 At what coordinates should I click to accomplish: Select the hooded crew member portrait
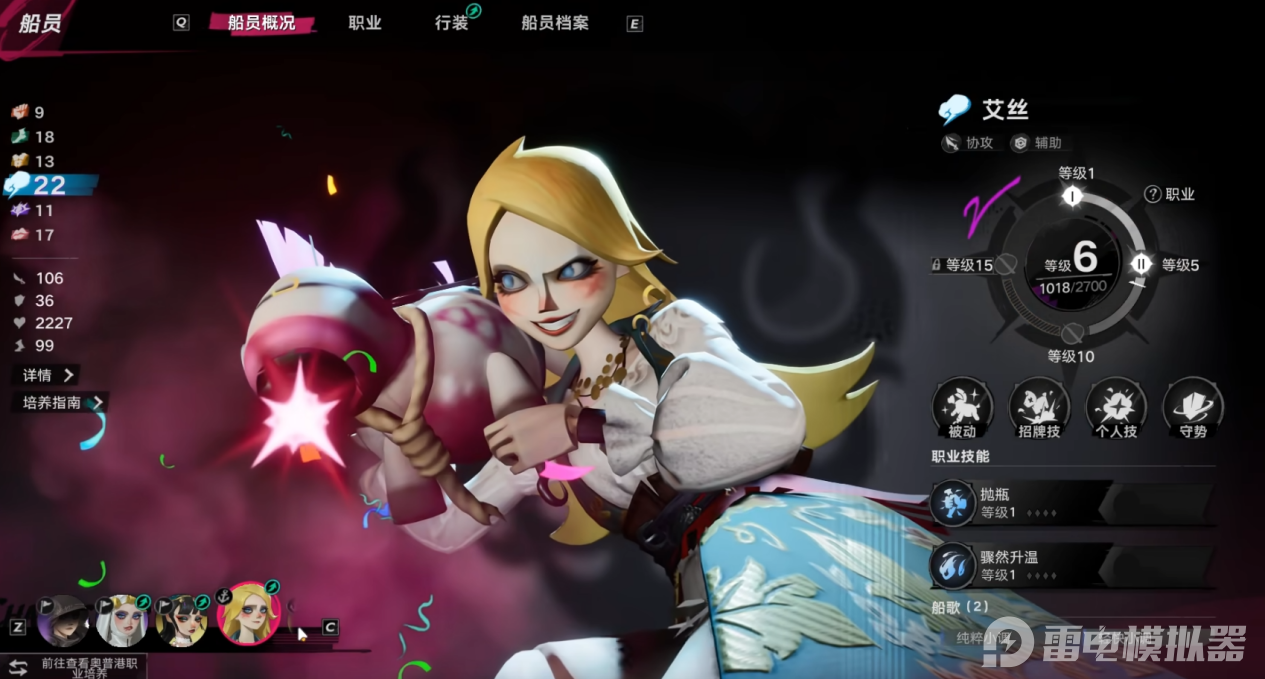(62, 621)
